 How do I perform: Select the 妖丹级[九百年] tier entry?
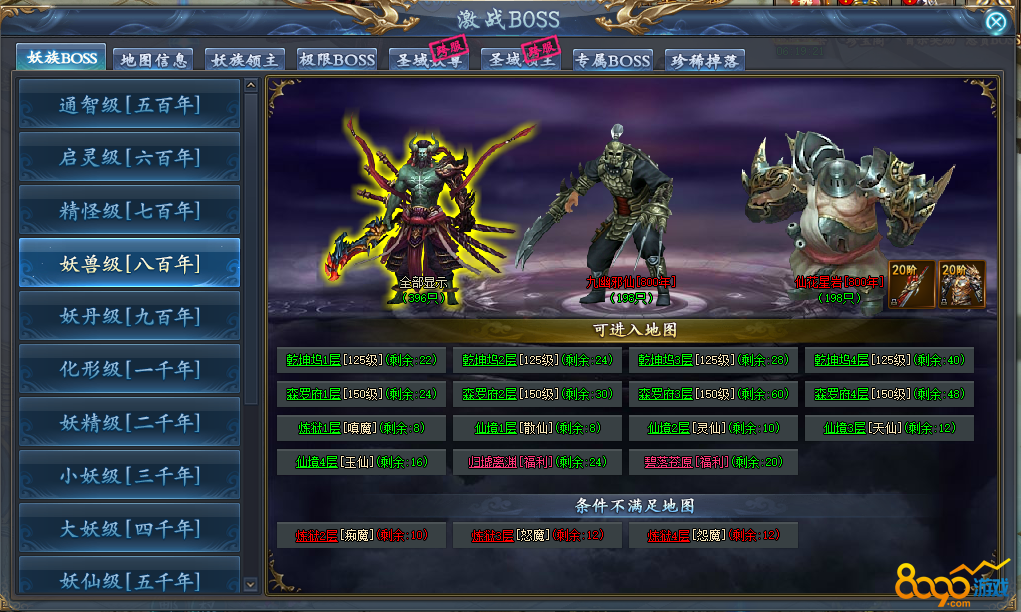129,316
